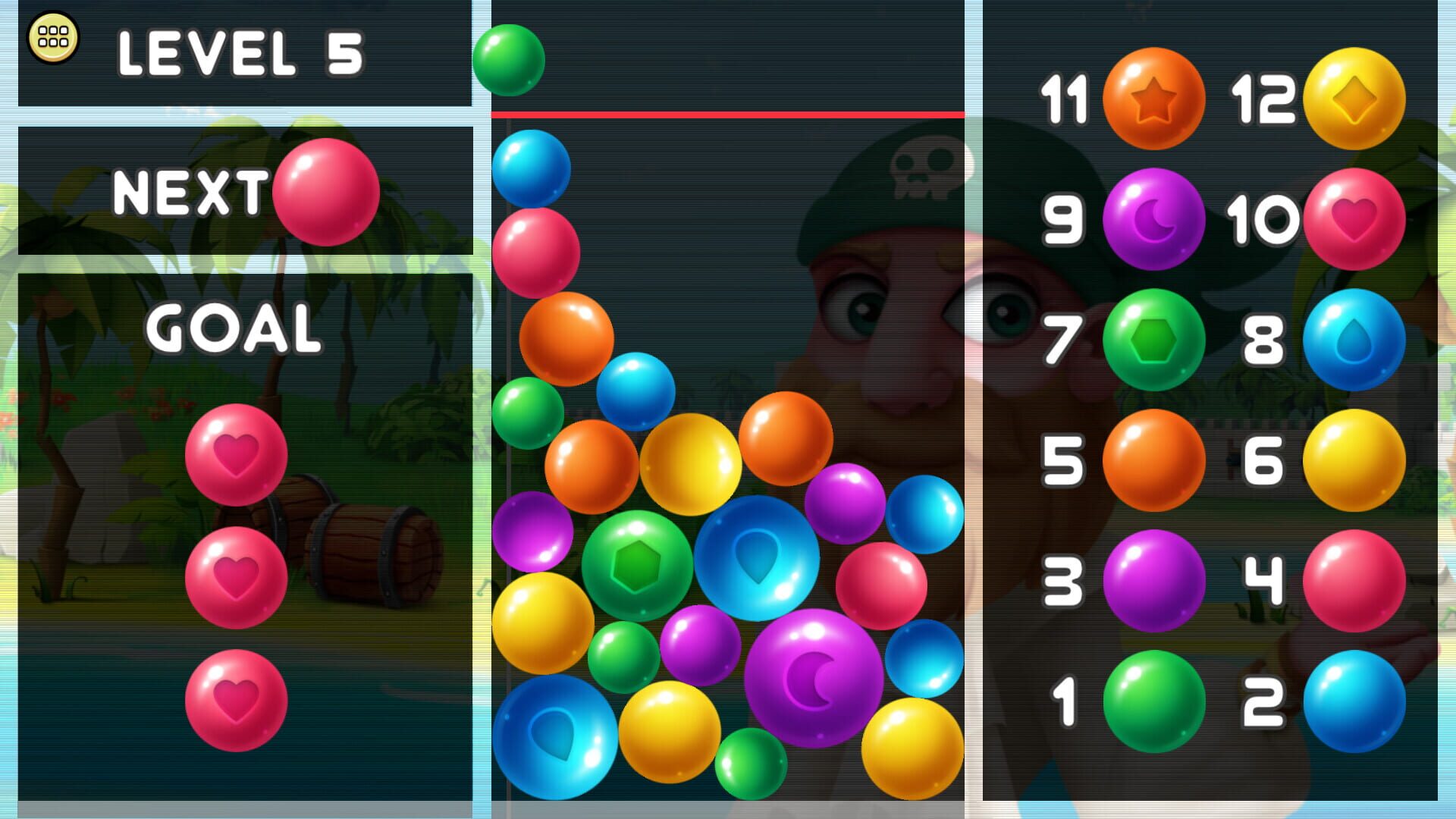The height and width of the screenshot is (819, 1456).
Task: Select the pink bubble numbered 4
Action: pyautogui.click(x=1354, y=580)
